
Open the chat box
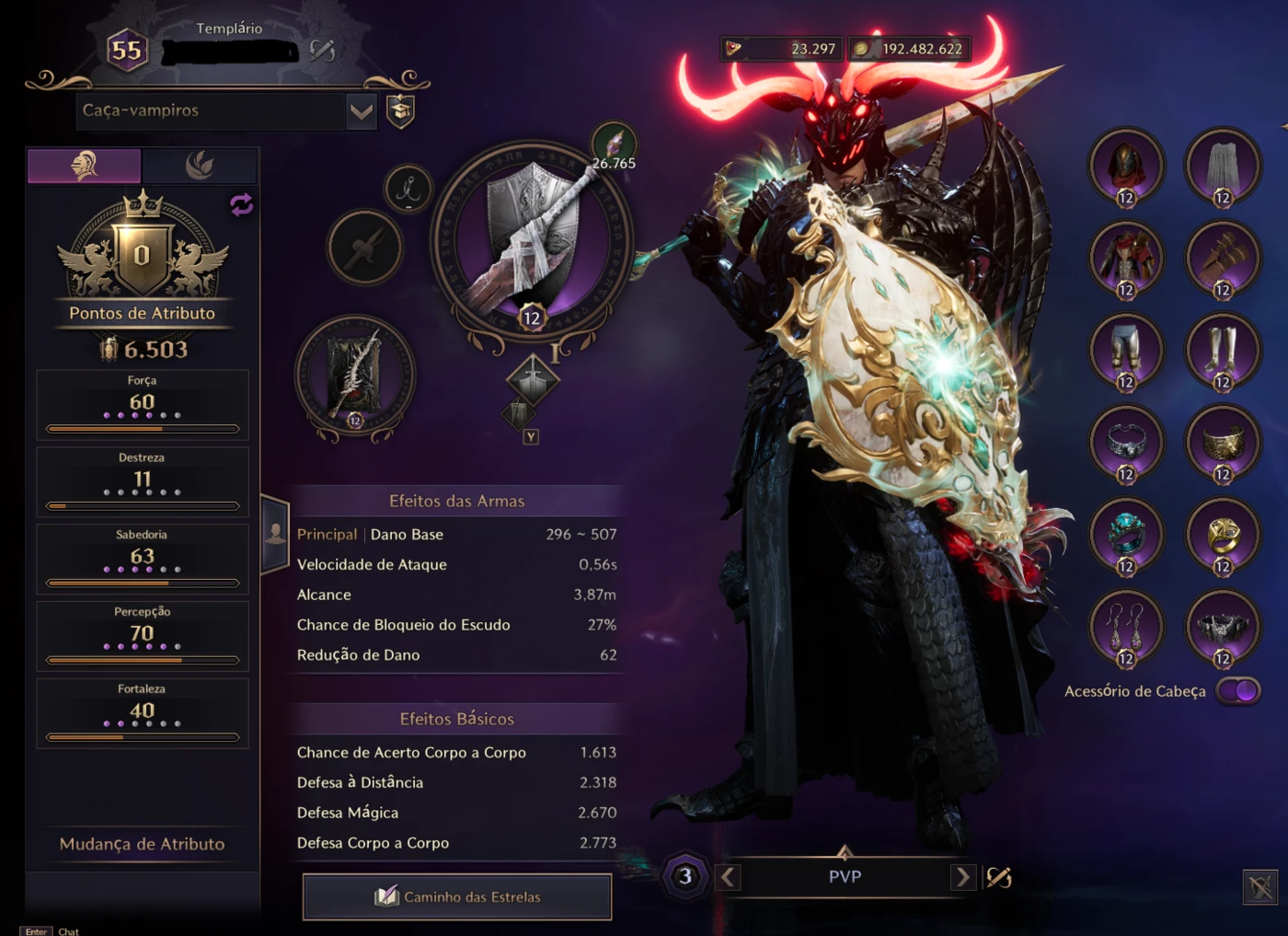(x=68, y=931)
